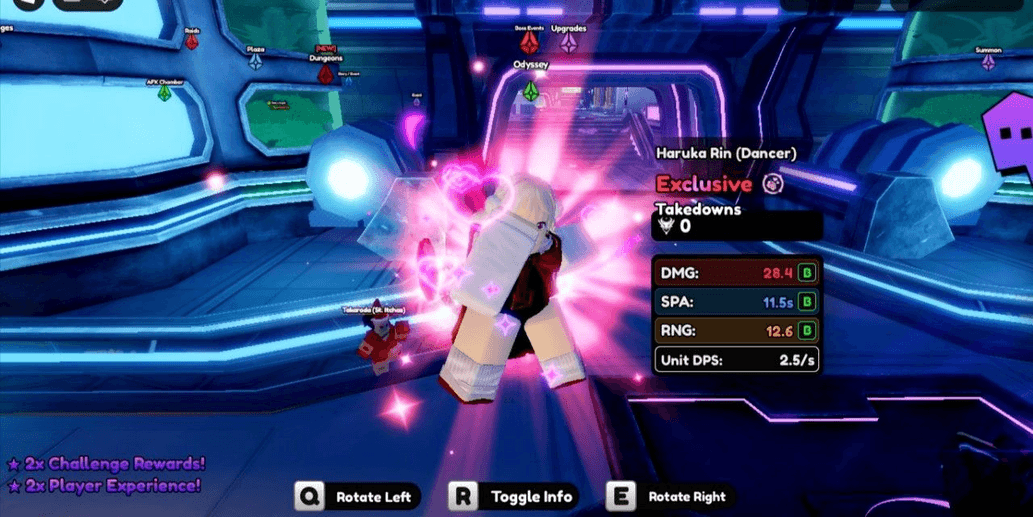
Task: Pick the red Dungeons waypoint marker
Action: pyautogui.click(x=325, y=73)
